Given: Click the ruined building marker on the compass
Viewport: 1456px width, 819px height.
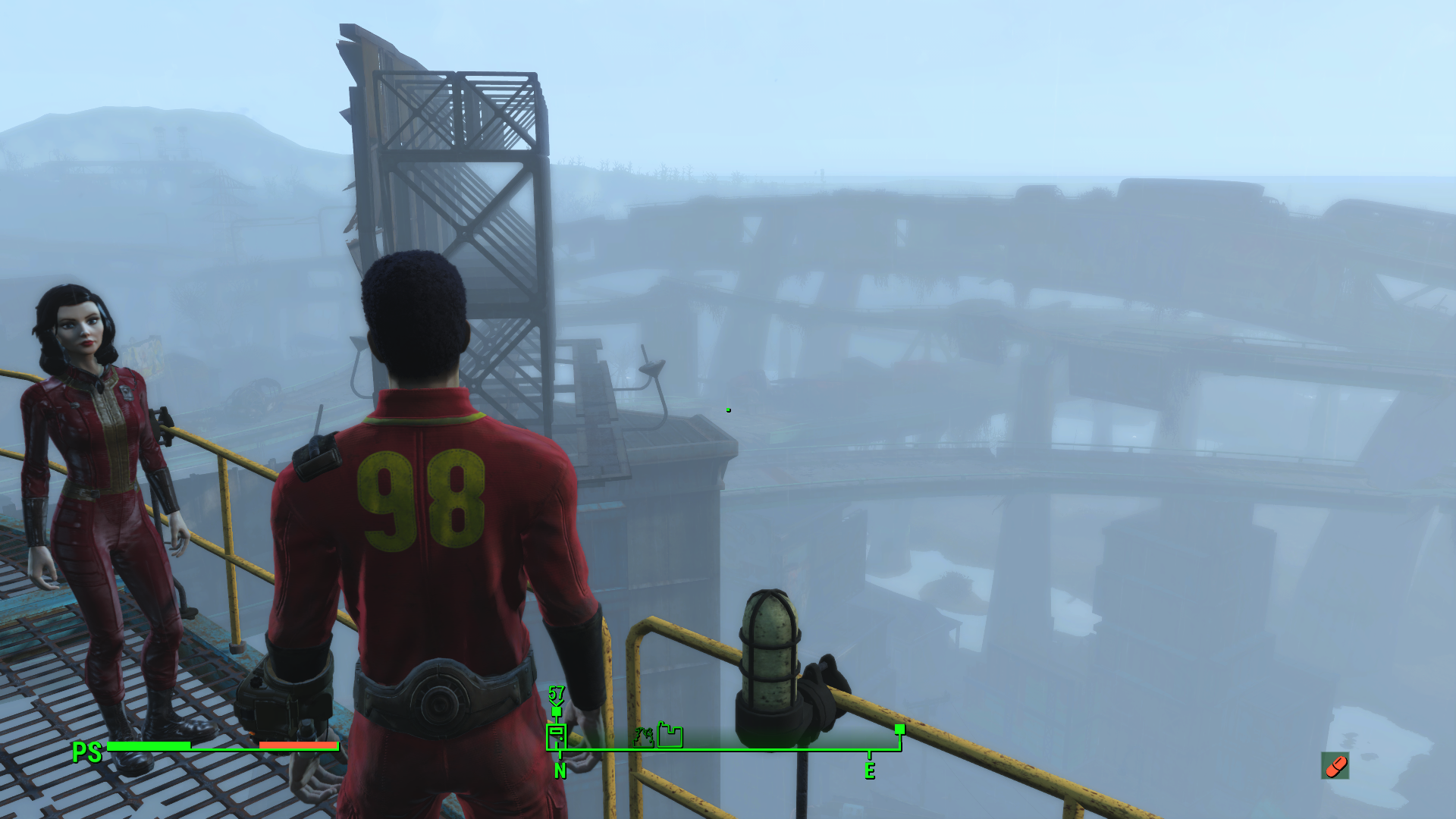Looking at the screenshot, I should point(644,736).
